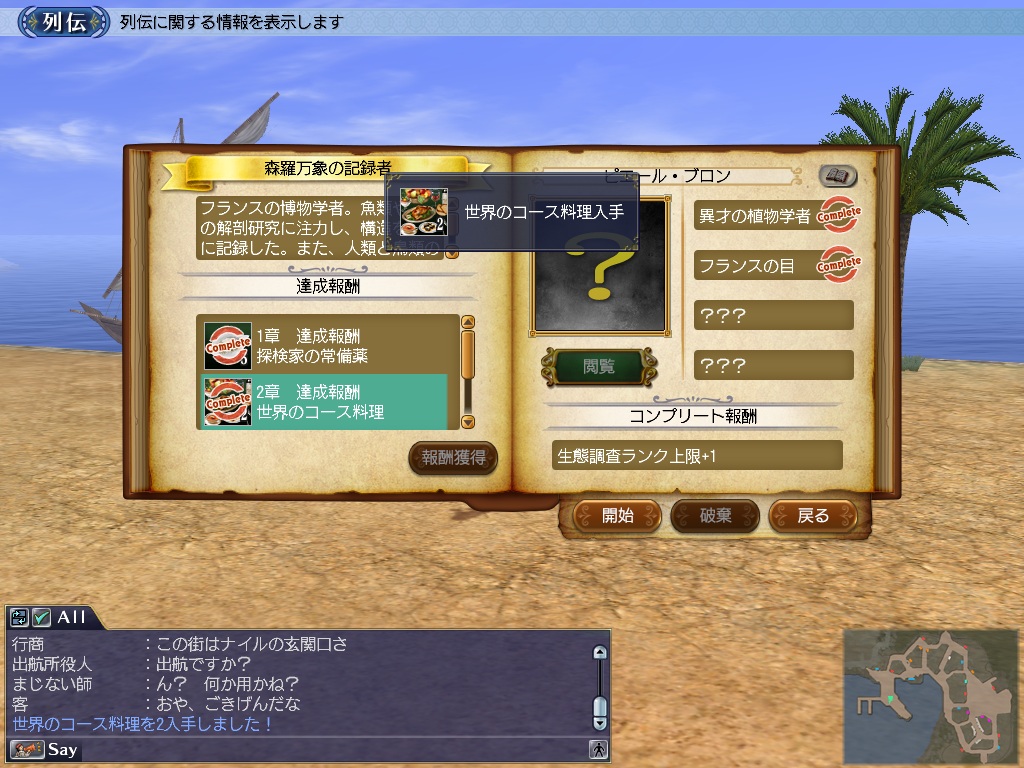Click the book icon at the page corner
The width and height of the screenshot is (1024, 768).
coord(838,177)
